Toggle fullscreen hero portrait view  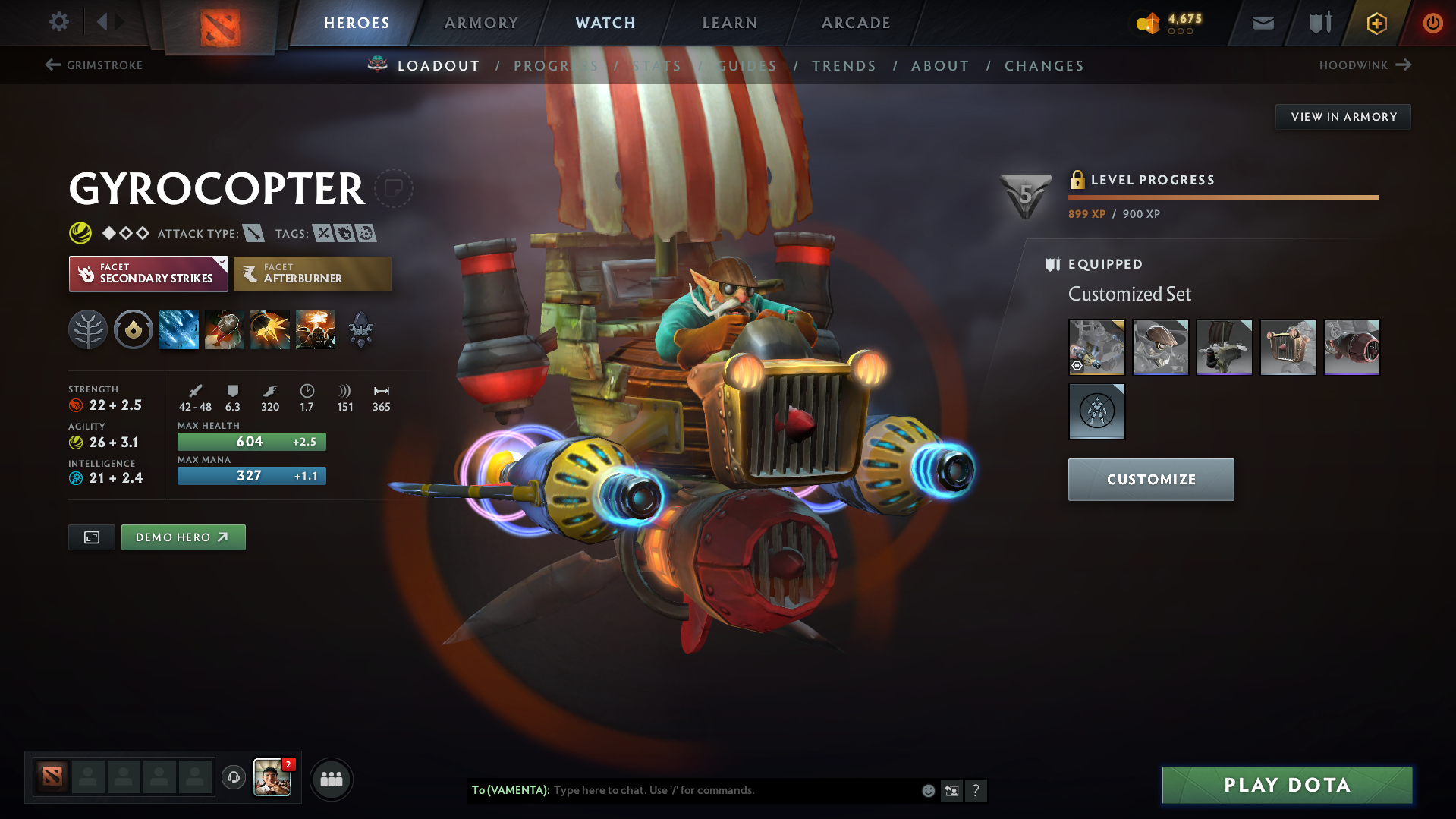click(91, 537)
